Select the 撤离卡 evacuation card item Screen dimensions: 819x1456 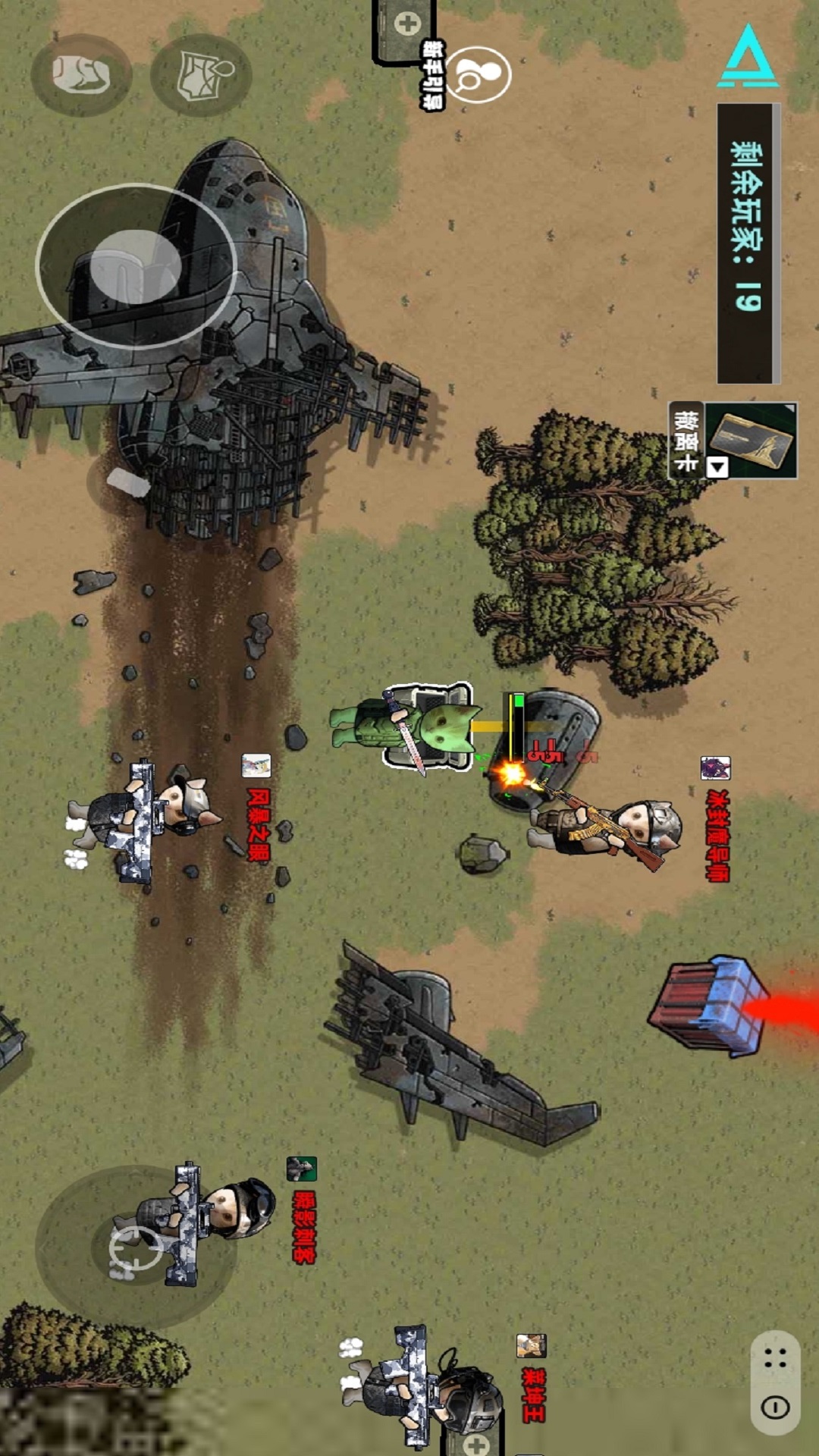[x=752, y=440]
